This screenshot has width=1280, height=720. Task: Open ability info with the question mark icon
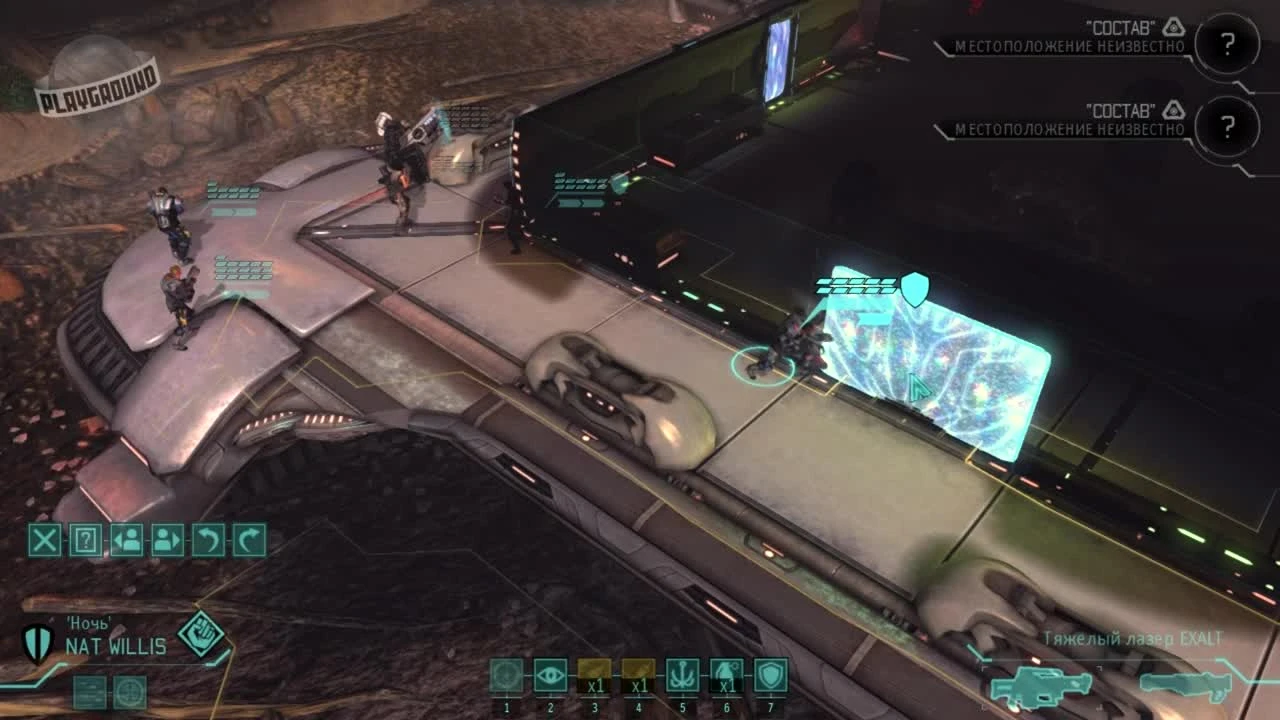tap(86, 543)
